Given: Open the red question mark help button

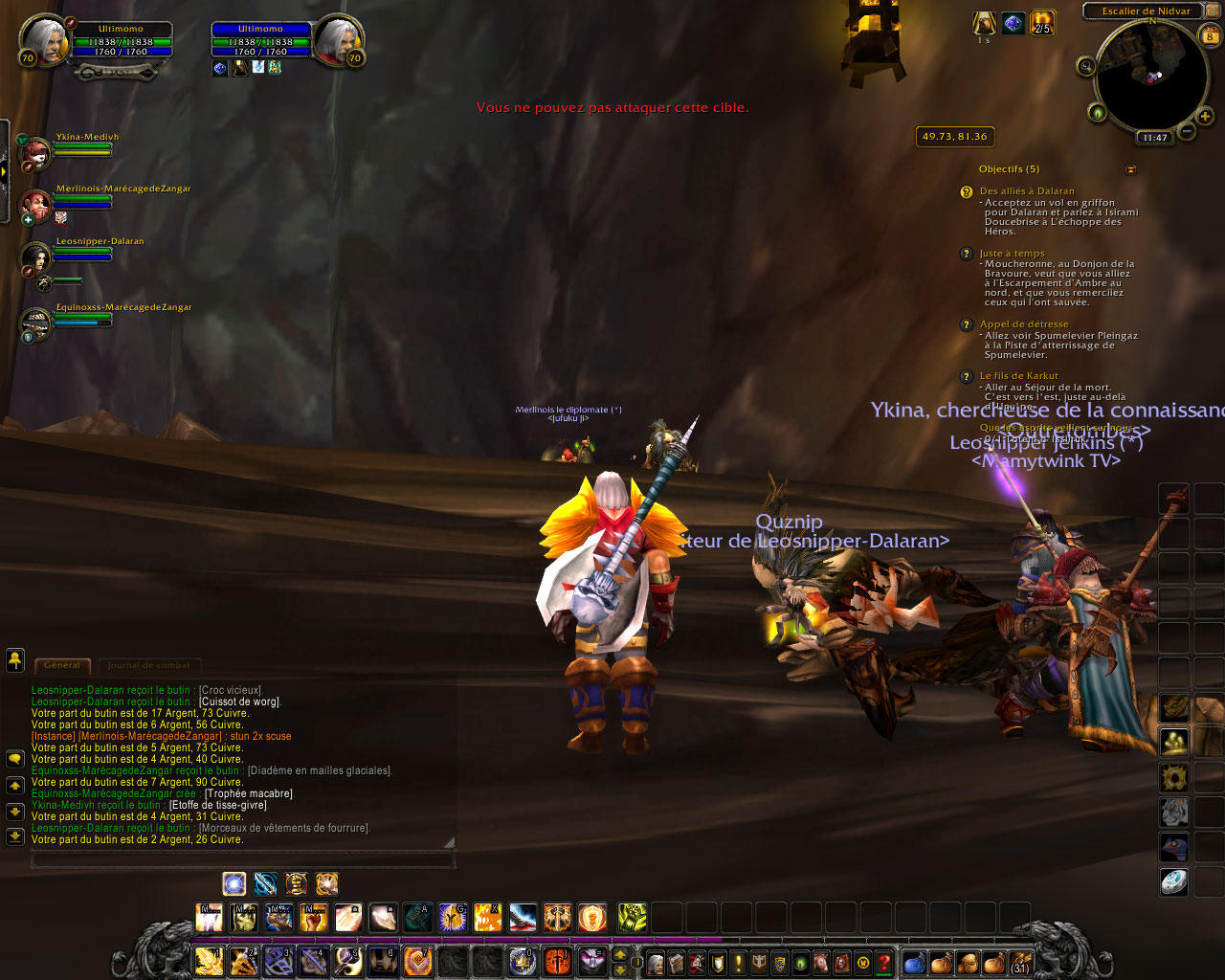Looking at the screenshot, I should 885,962.
